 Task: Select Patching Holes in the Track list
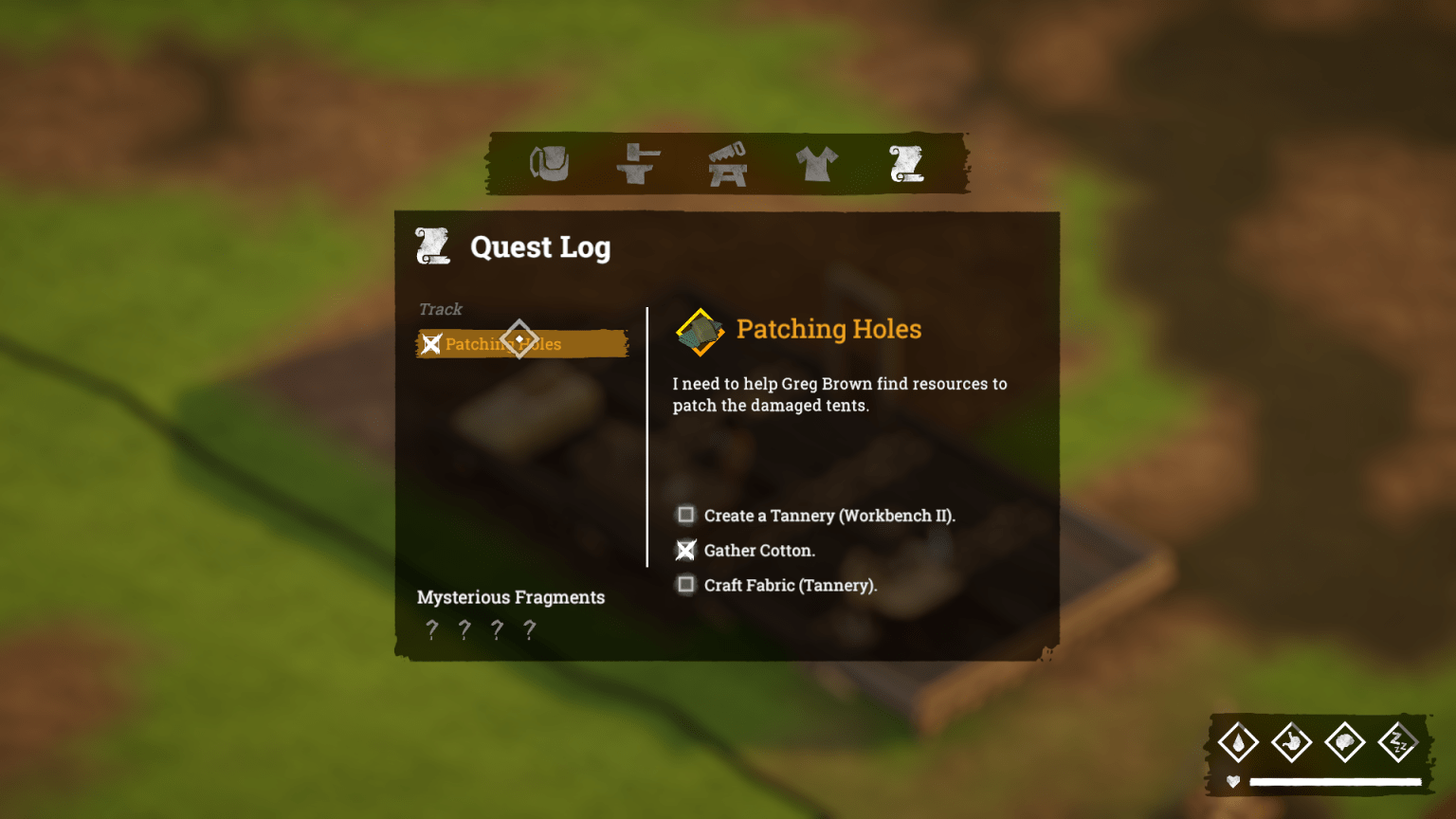(517, 344)
